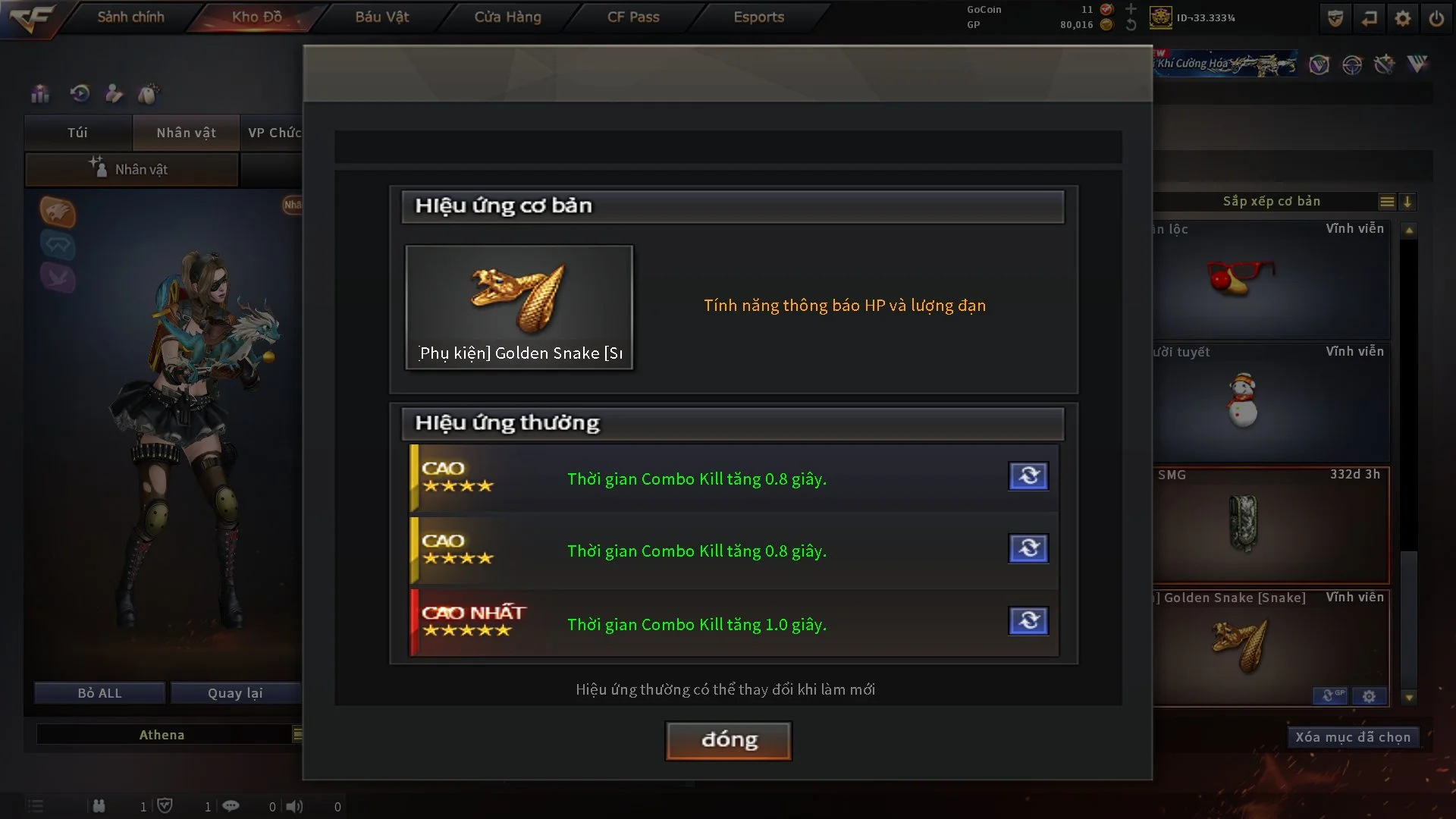Switch to the Kho Đồ tab
The height and width of the screenshot is (819, 1456).
(256, 17)
